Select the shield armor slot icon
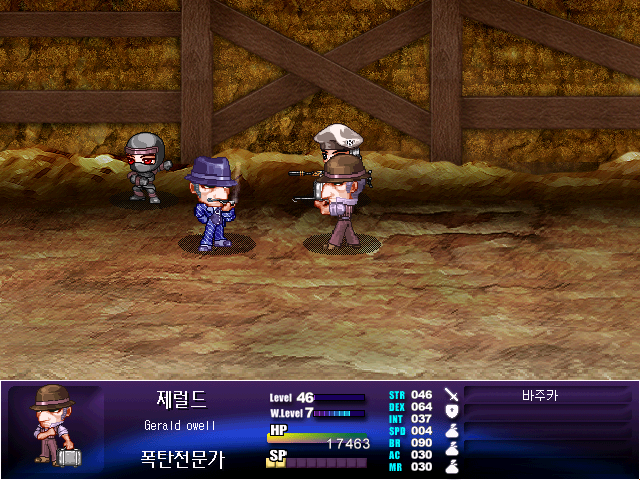This screenshot has height=480, width=640. [x=451, y=411]
